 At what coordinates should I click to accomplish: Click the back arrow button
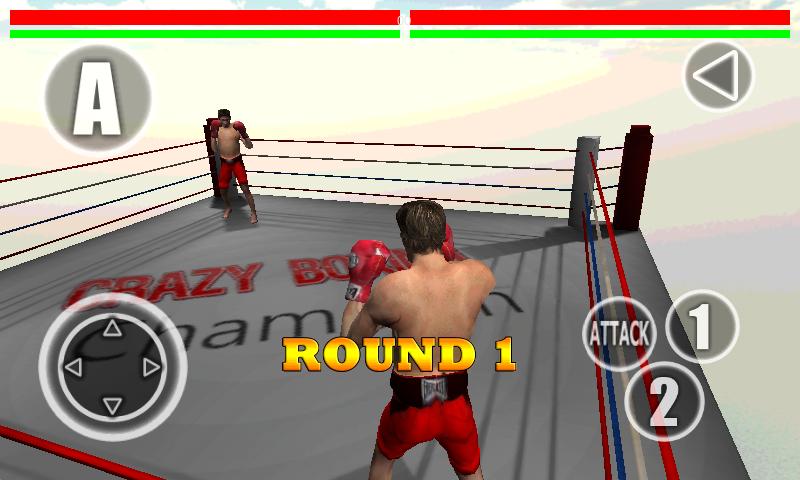click(x=718, y=76)
